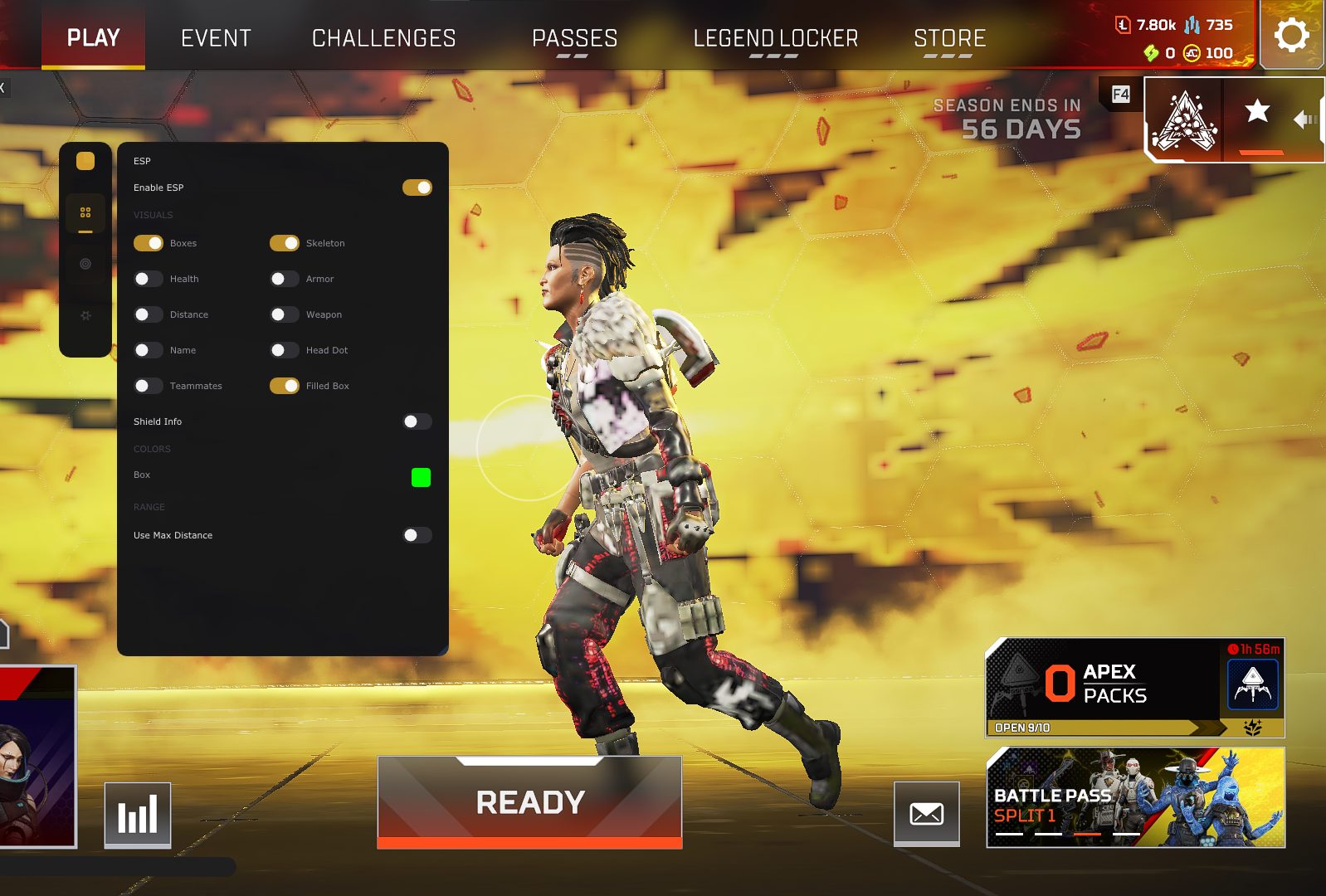Open the game settings gear top right
The height and width of the screenshot is (896, 1326).
point(1291,34)
